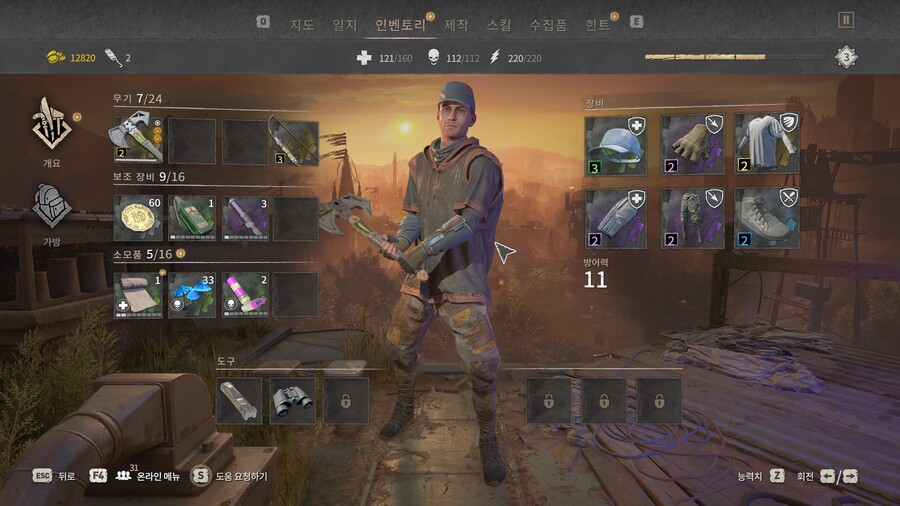Show the 힌트 (Hints) tab
This screenshot has width=900, height=506.
click(x=597, y=24)
